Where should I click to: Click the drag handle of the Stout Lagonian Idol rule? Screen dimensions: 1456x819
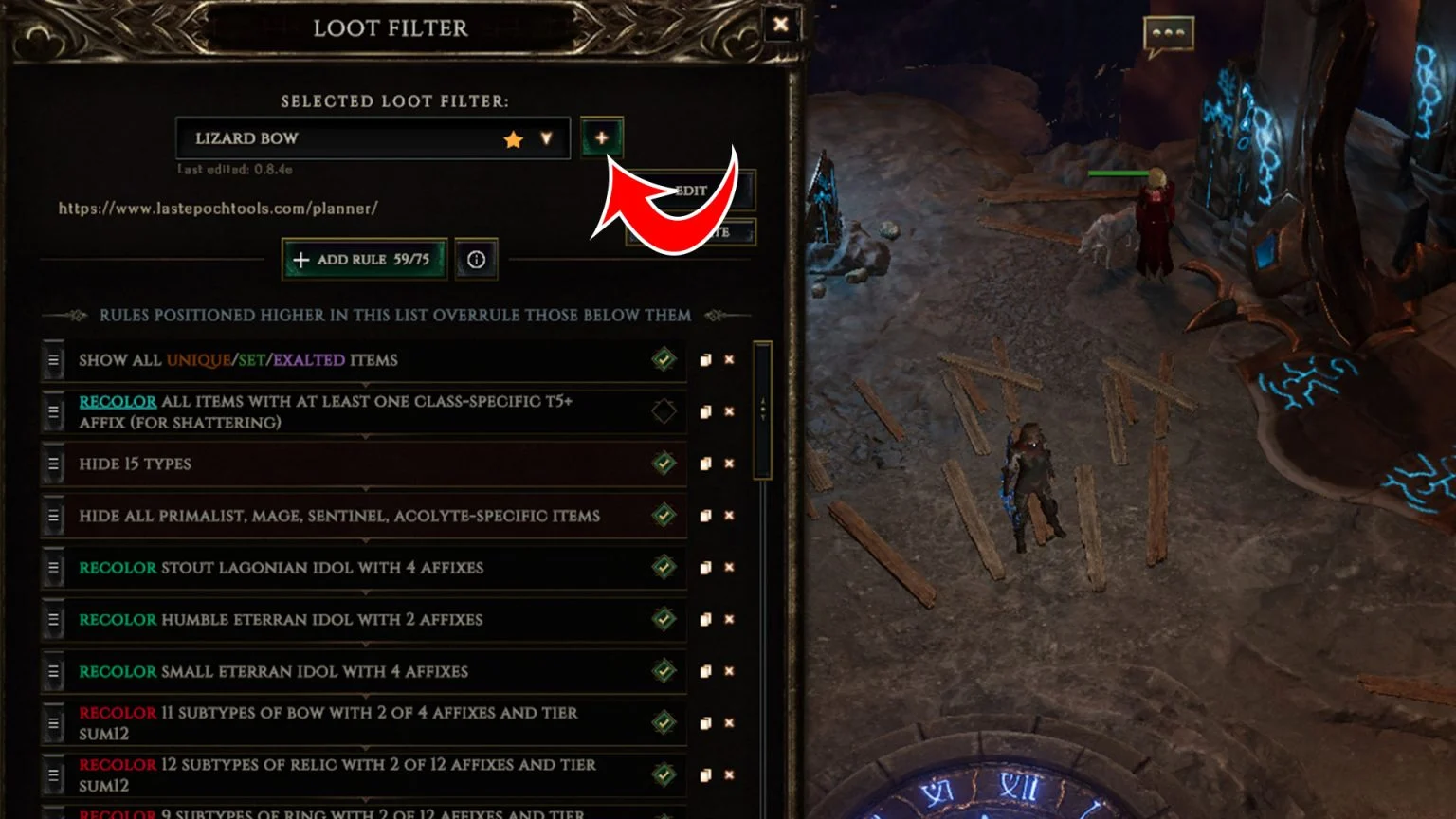(x=54, y=568)
